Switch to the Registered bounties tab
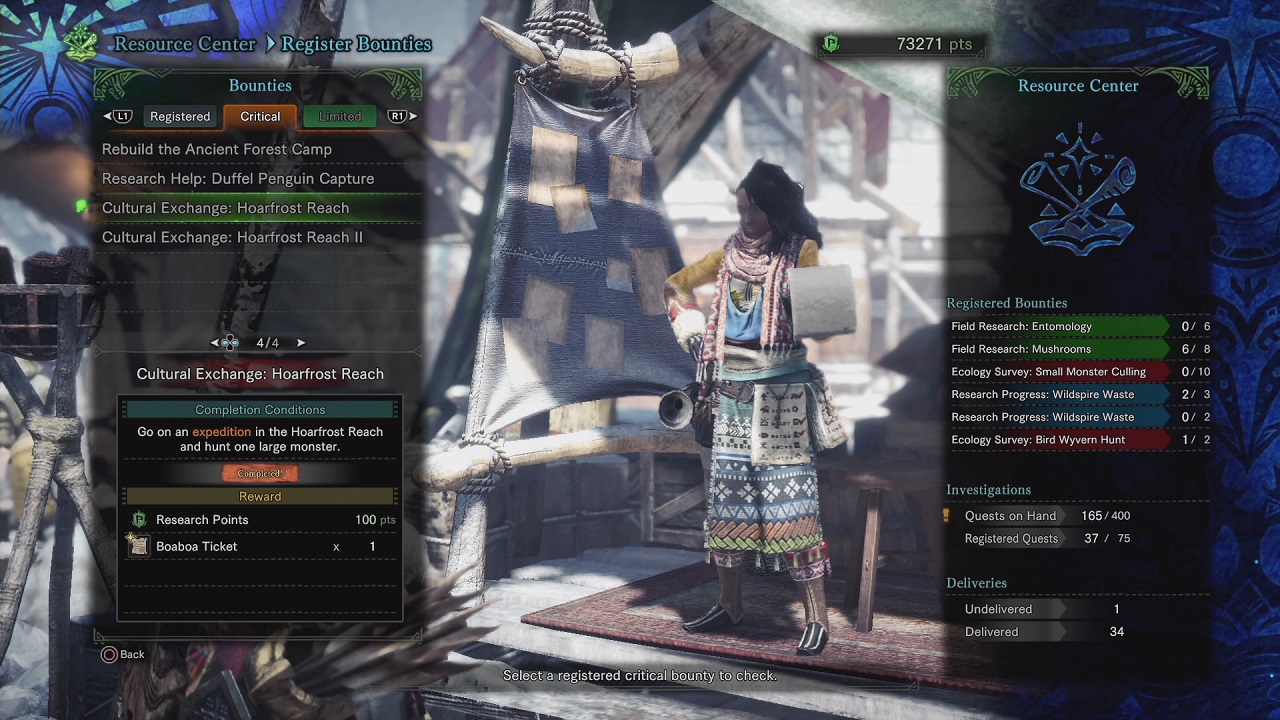1280x720 pixels. [x=179, y=116]
